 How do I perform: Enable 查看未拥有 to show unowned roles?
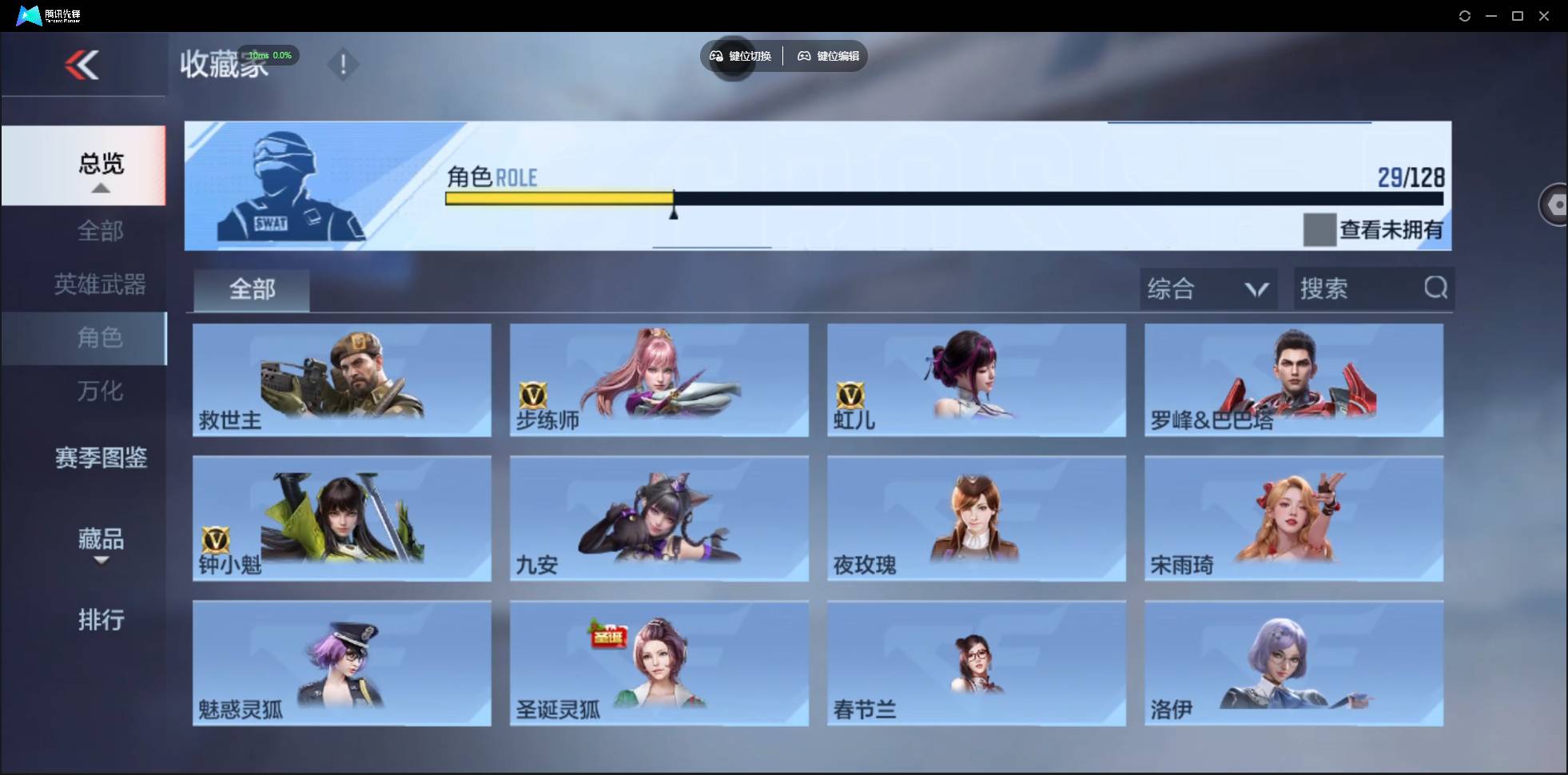(1319, 229)
